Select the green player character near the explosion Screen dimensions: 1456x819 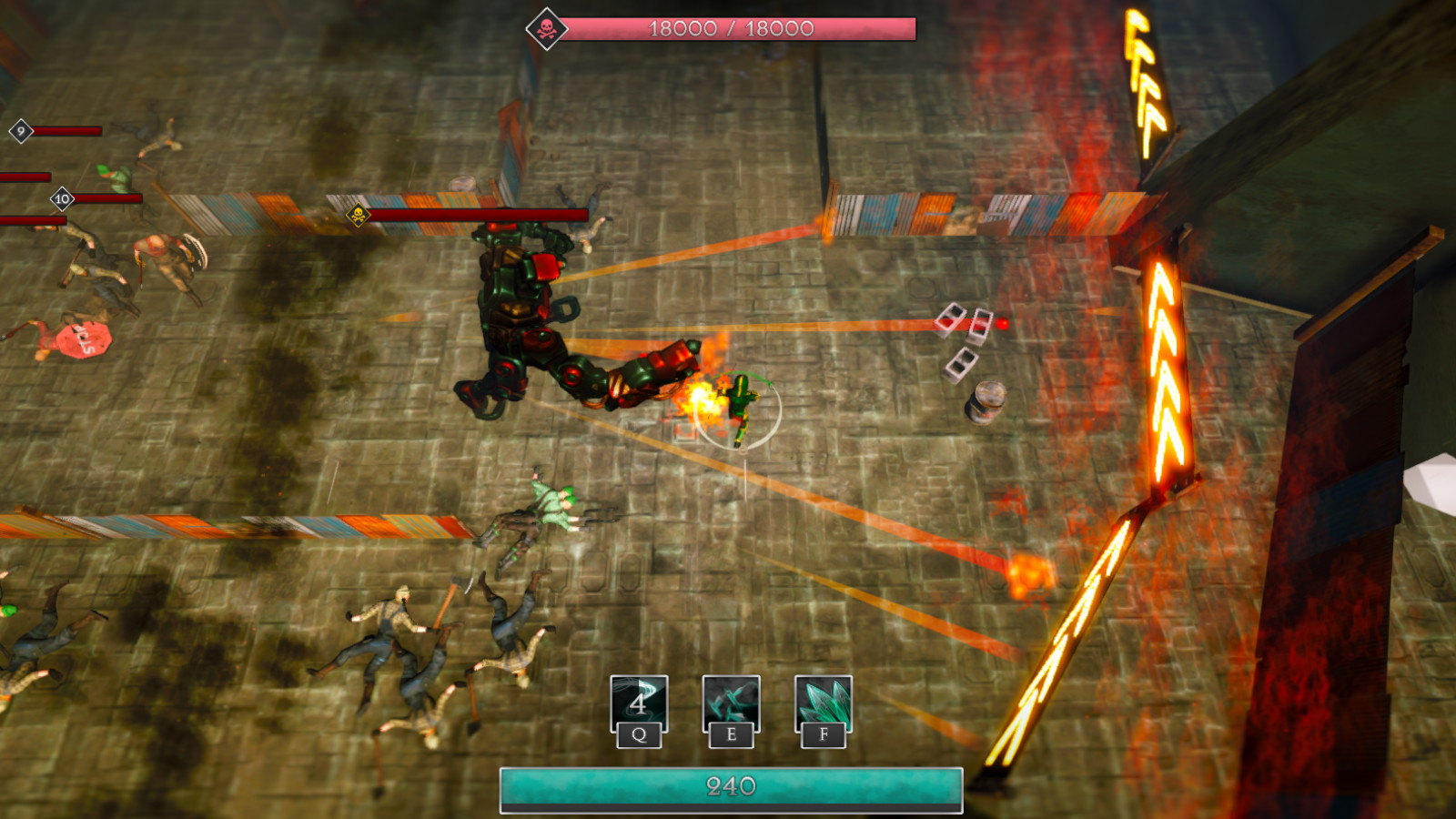(739, 400)
